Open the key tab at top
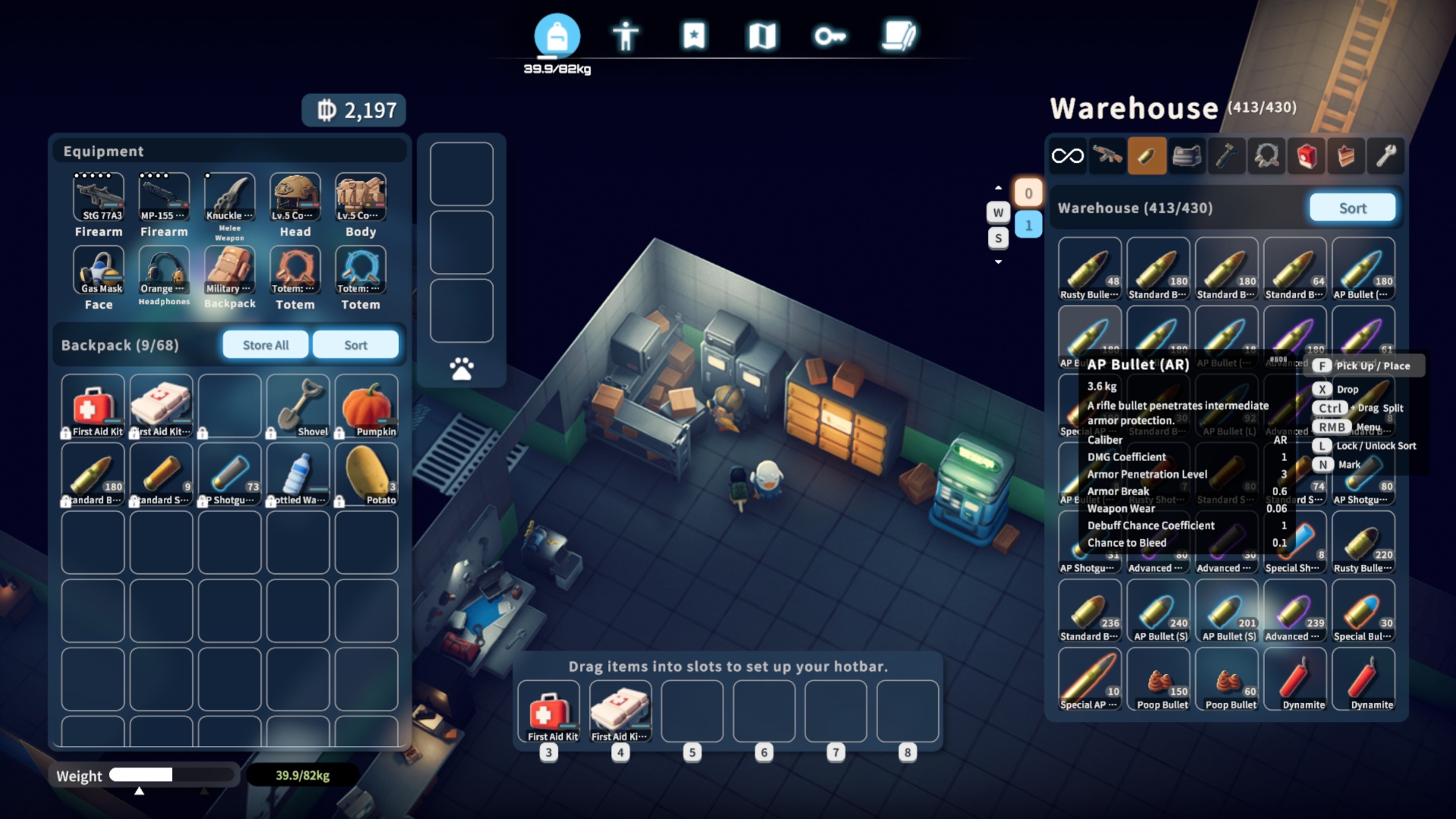The height and width of the screenshot is (819, 1456). (x=830, y=36)
